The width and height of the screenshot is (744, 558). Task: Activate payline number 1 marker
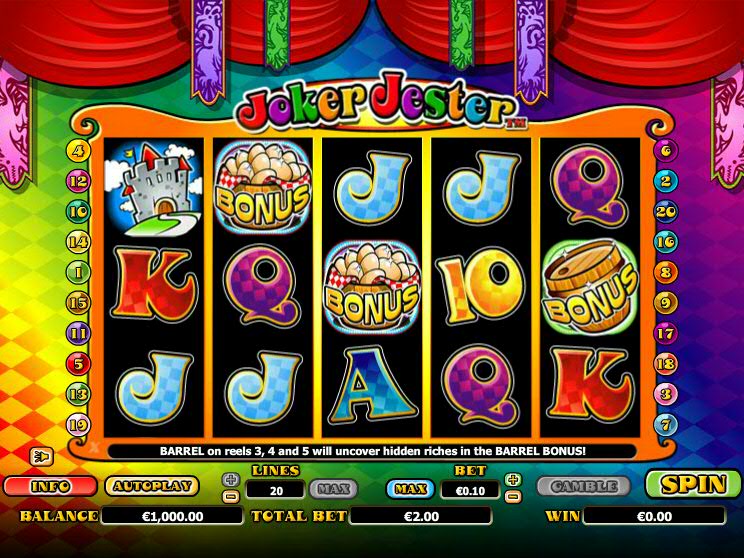tap(78, 271)
